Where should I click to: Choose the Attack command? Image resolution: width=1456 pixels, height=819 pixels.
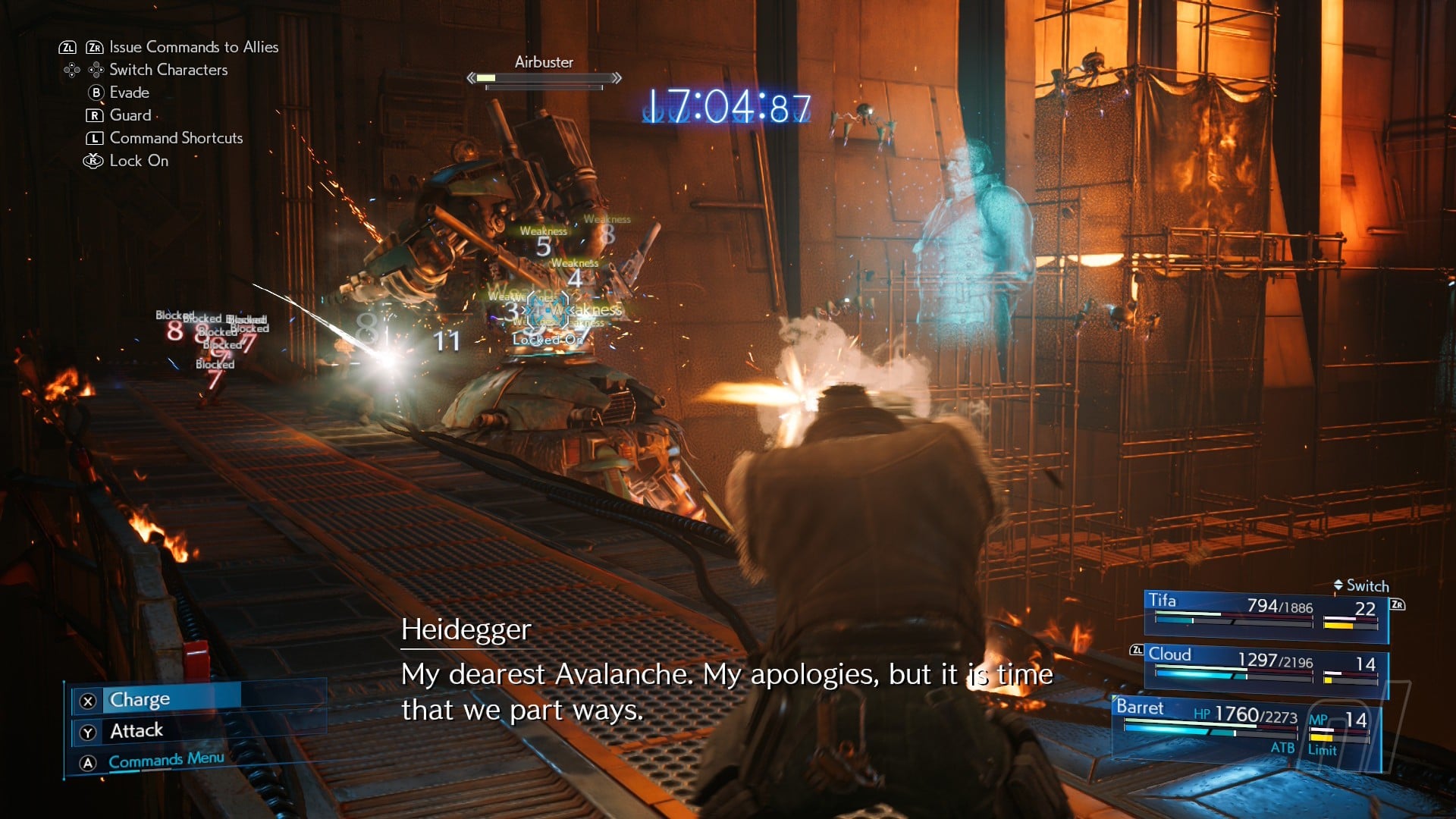click(136, 731)
